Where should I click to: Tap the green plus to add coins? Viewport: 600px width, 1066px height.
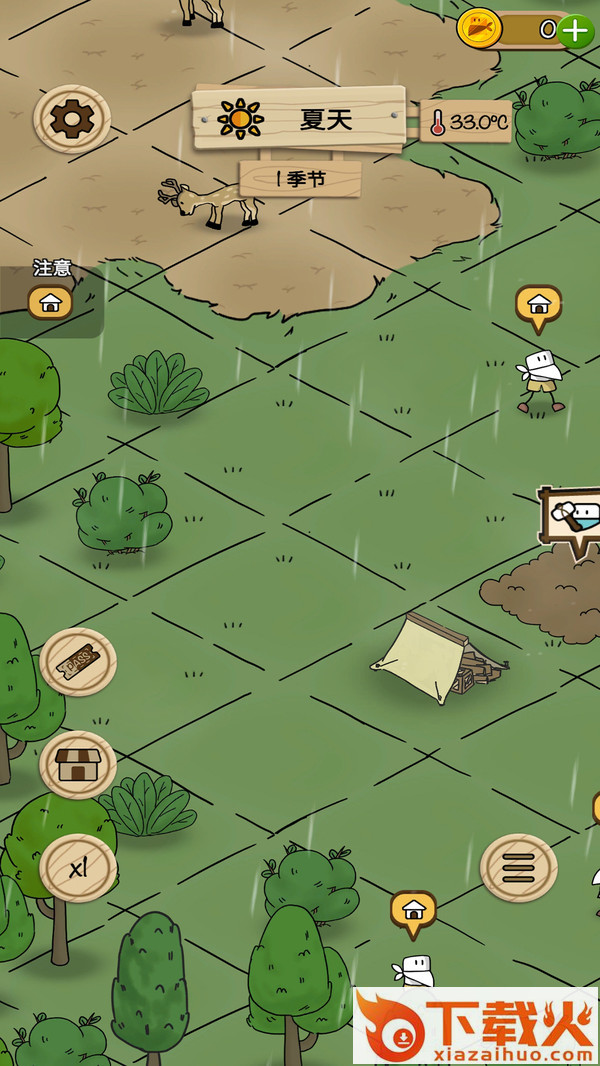pyautogui.click(x=575, y=31)
